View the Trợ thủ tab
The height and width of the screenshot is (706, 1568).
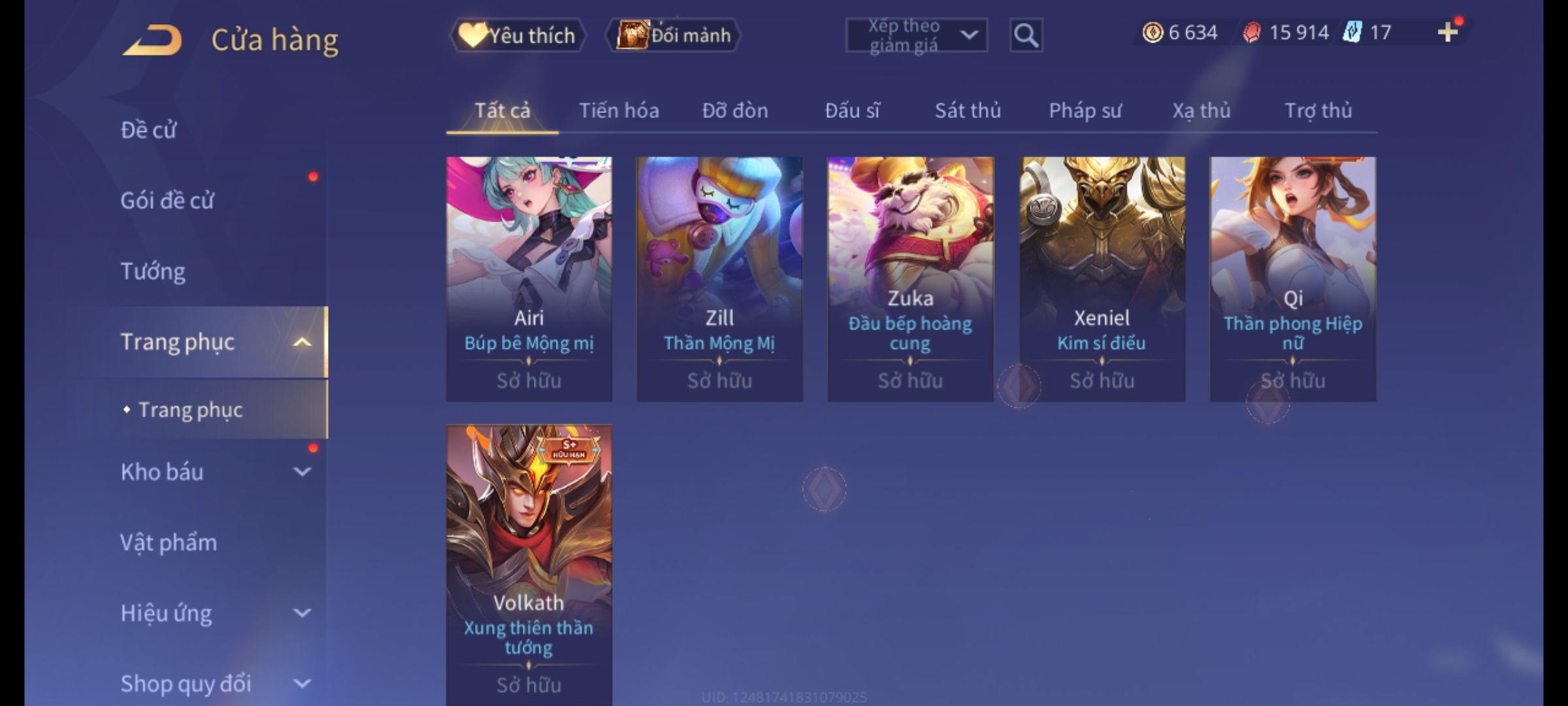pyautogui.click(x=1318, y=110)
